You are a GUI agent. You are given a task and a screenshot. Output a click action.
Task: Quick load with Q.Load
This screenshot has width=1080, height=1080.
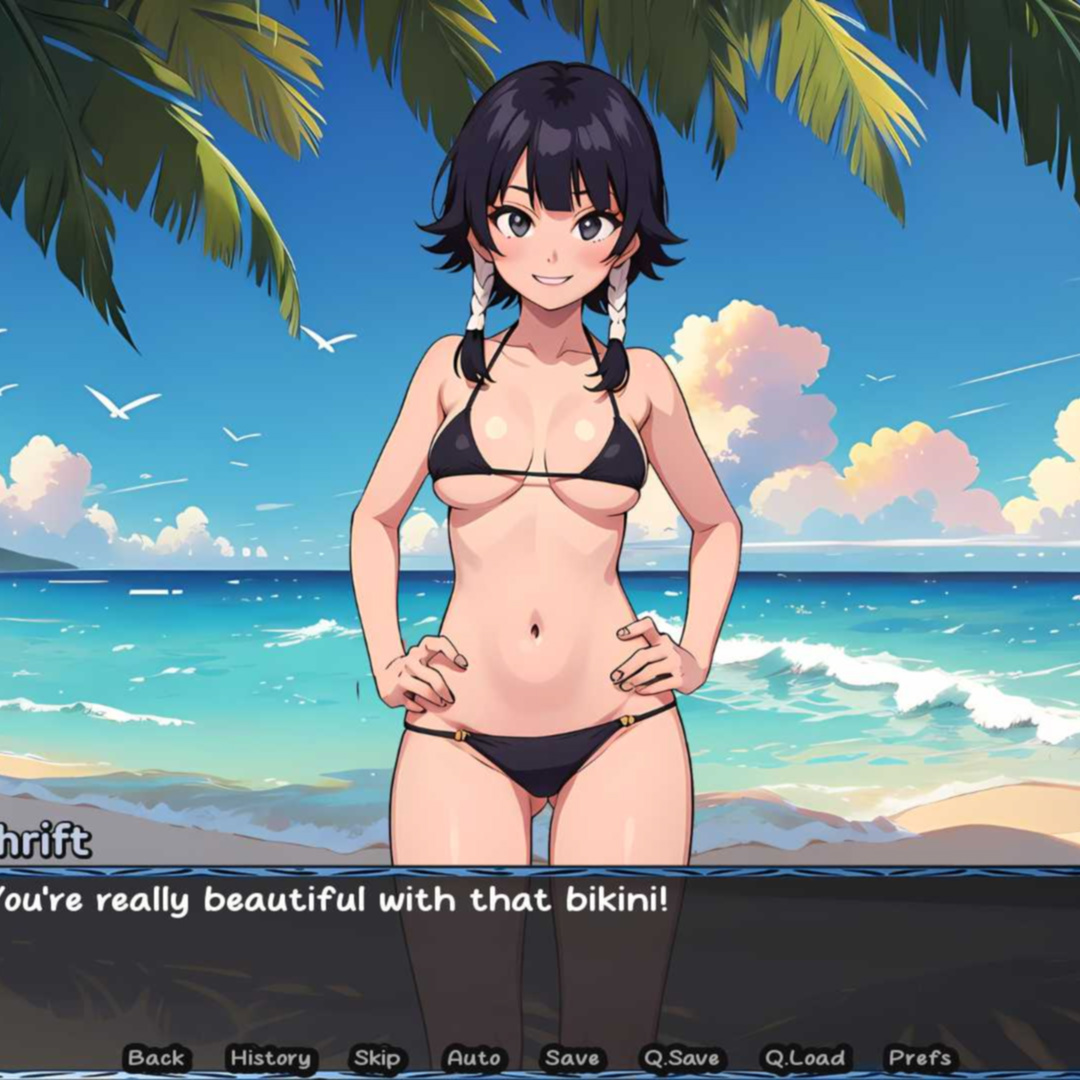tap(804, 1057)
